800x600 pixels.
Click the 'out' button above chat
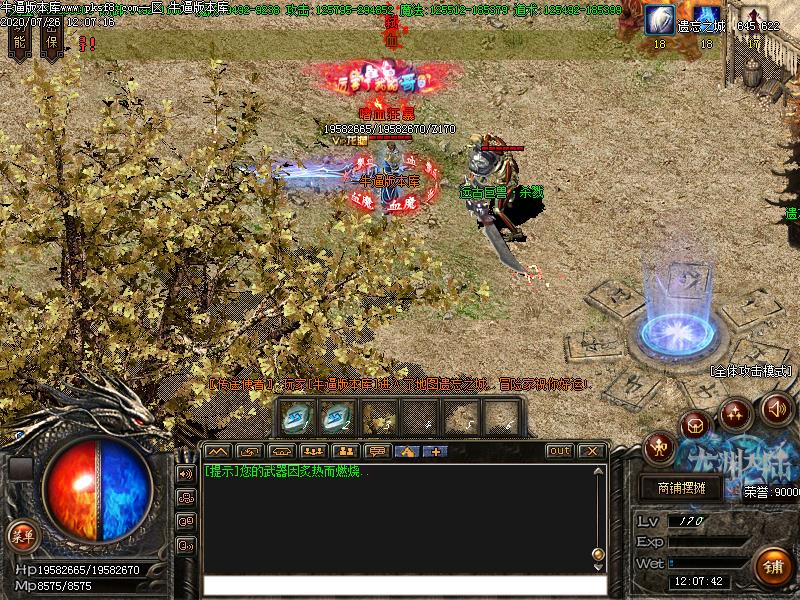[560, 451]
